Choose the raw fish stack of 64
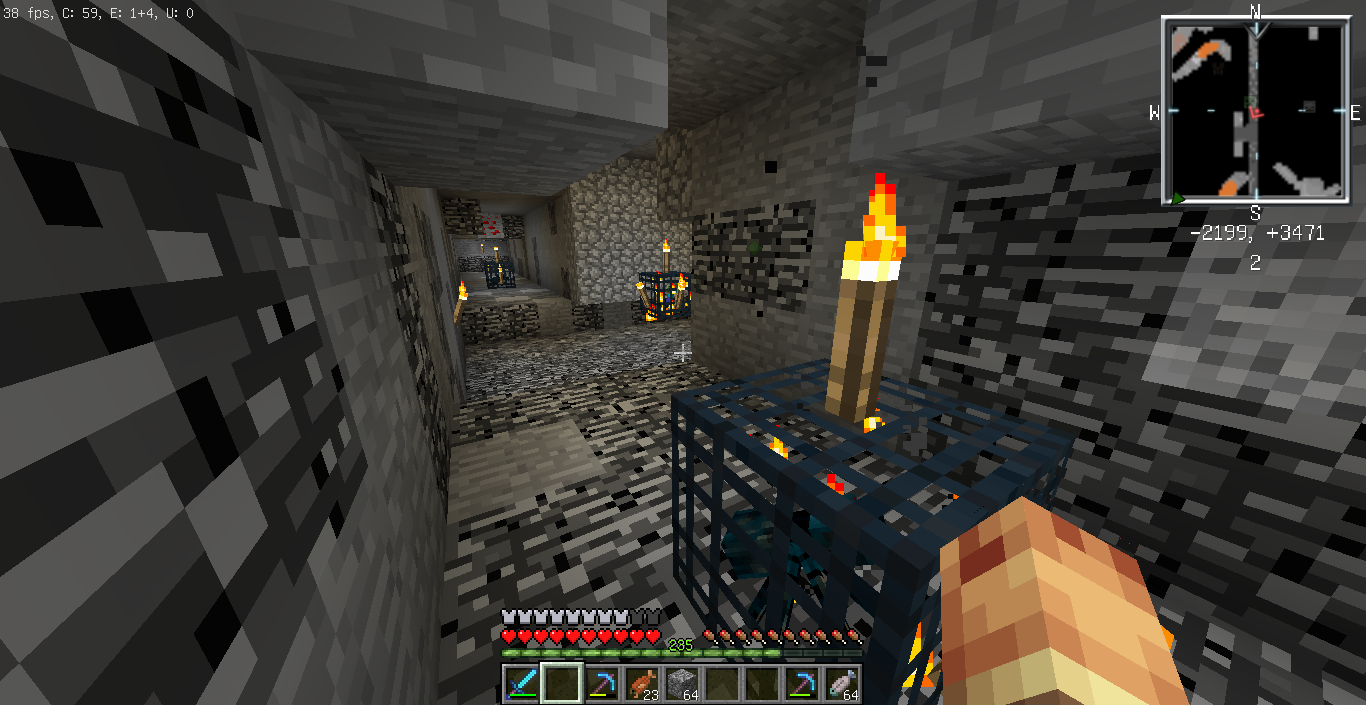 841,683
